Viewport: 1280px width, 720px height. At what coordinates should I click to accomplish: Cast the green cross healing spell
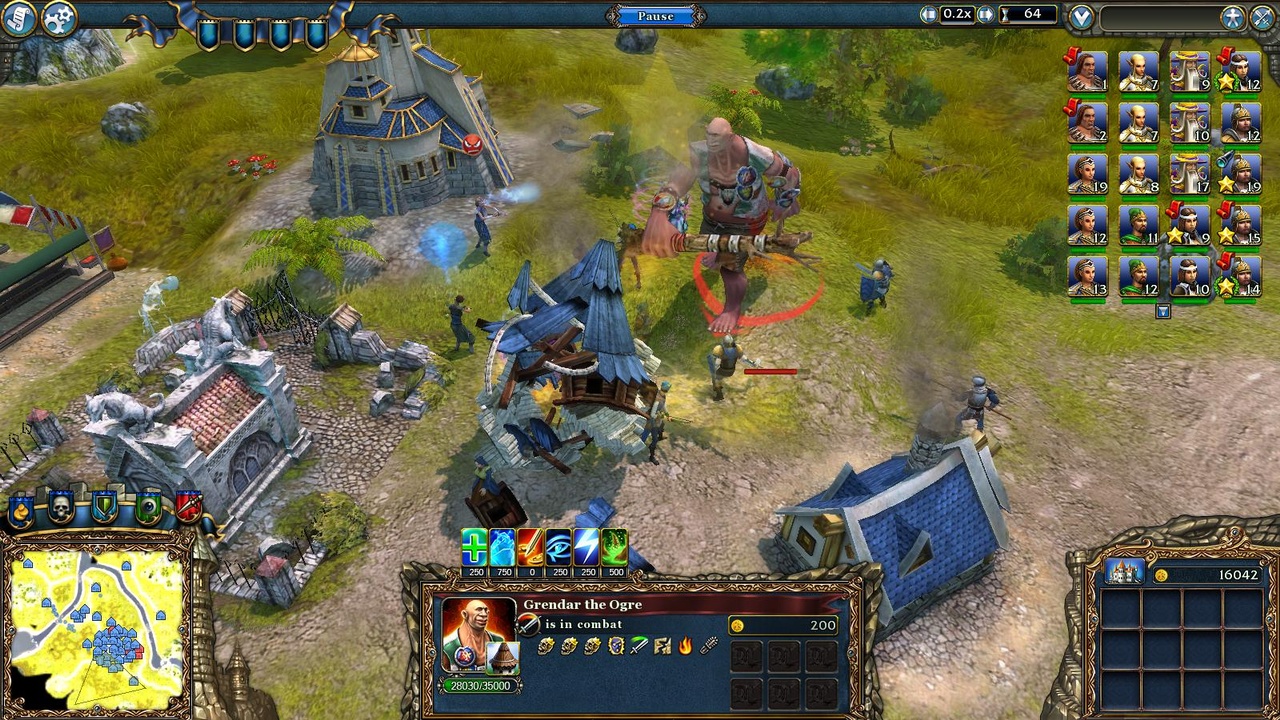(x=472, y=545)
